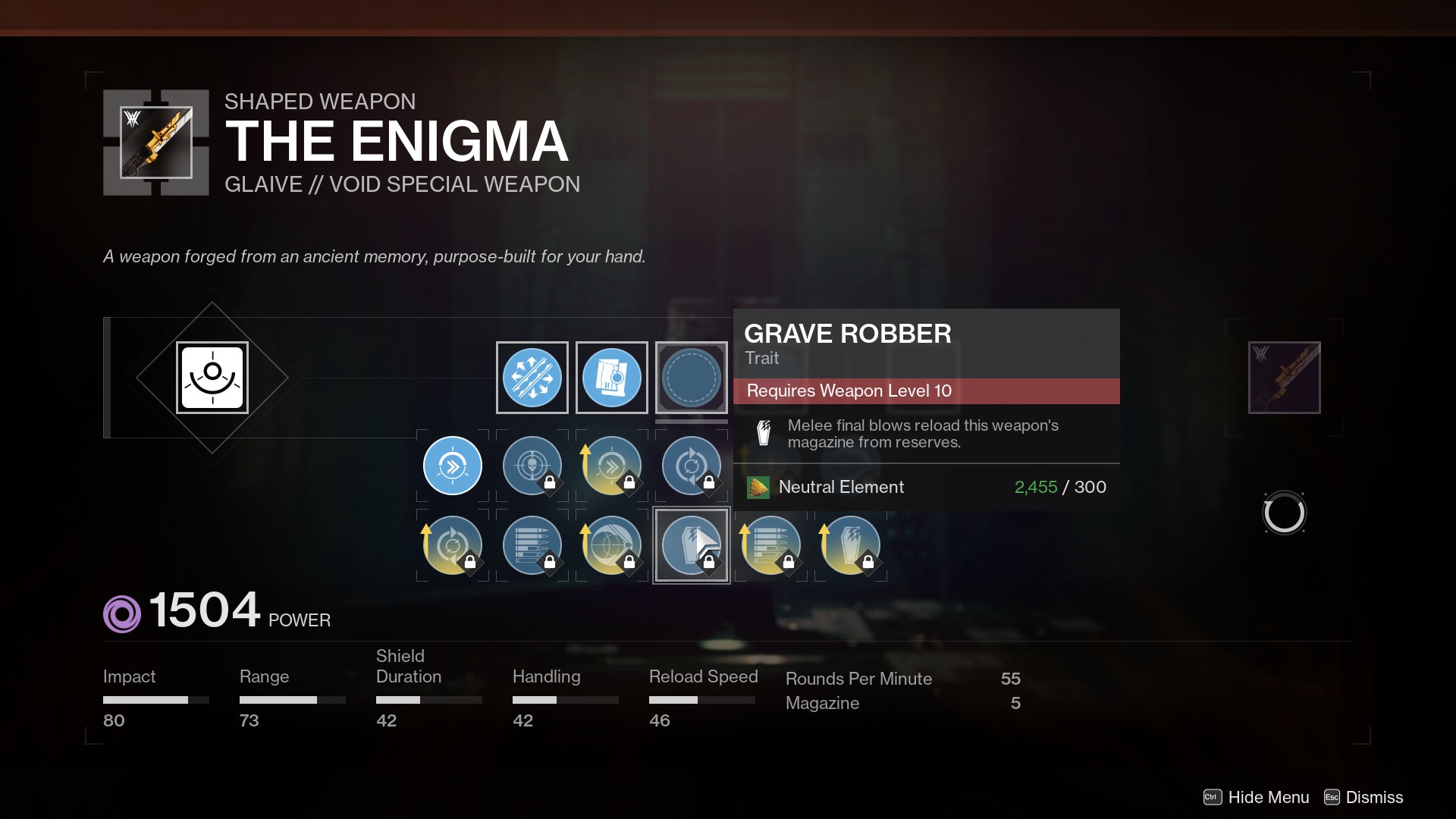Click the weapon preview image on the right side
1456x819 pixels.
coord(1283,377)
